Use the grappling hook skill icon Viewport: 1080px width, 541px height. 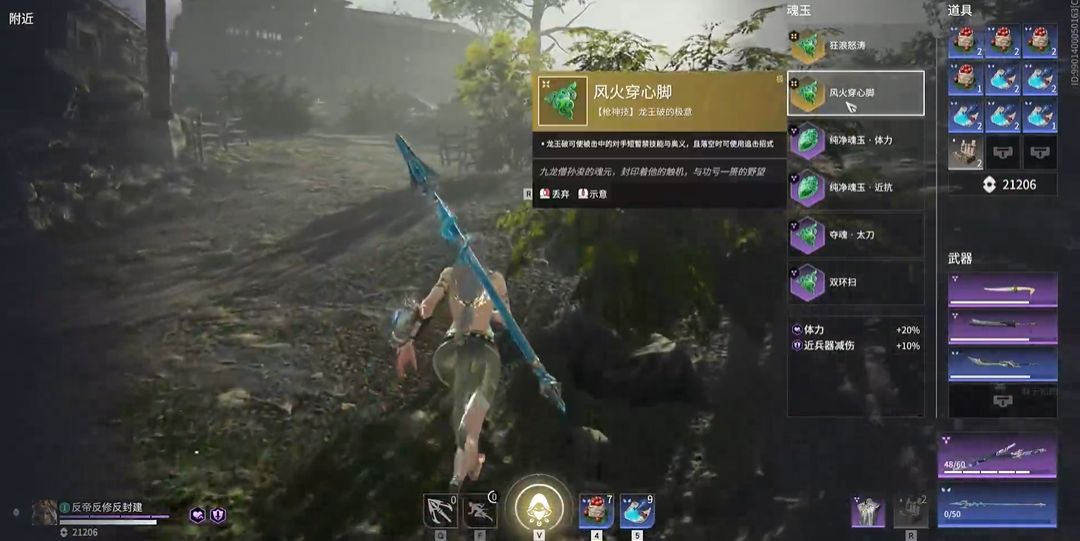point(440,510)
